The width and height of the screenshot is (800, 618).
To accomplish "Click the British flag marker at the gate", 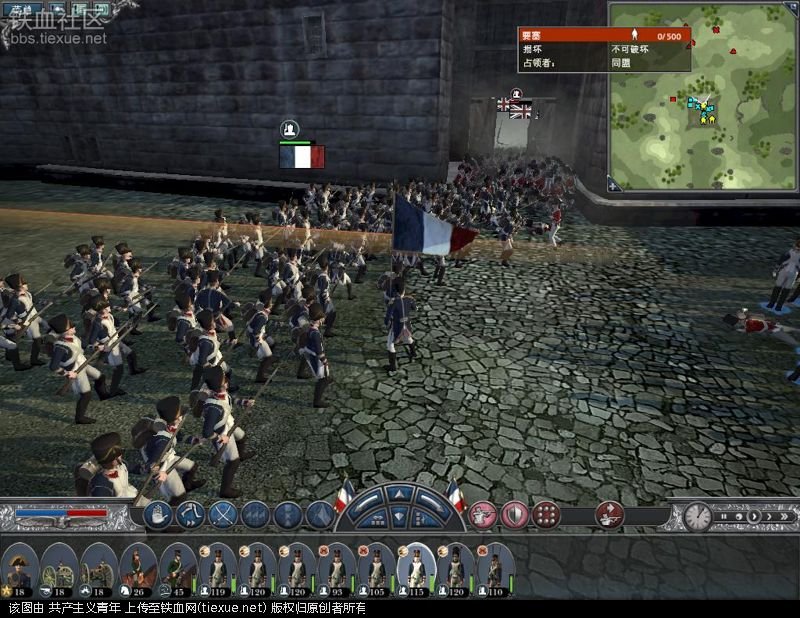I will click(521, 111).
